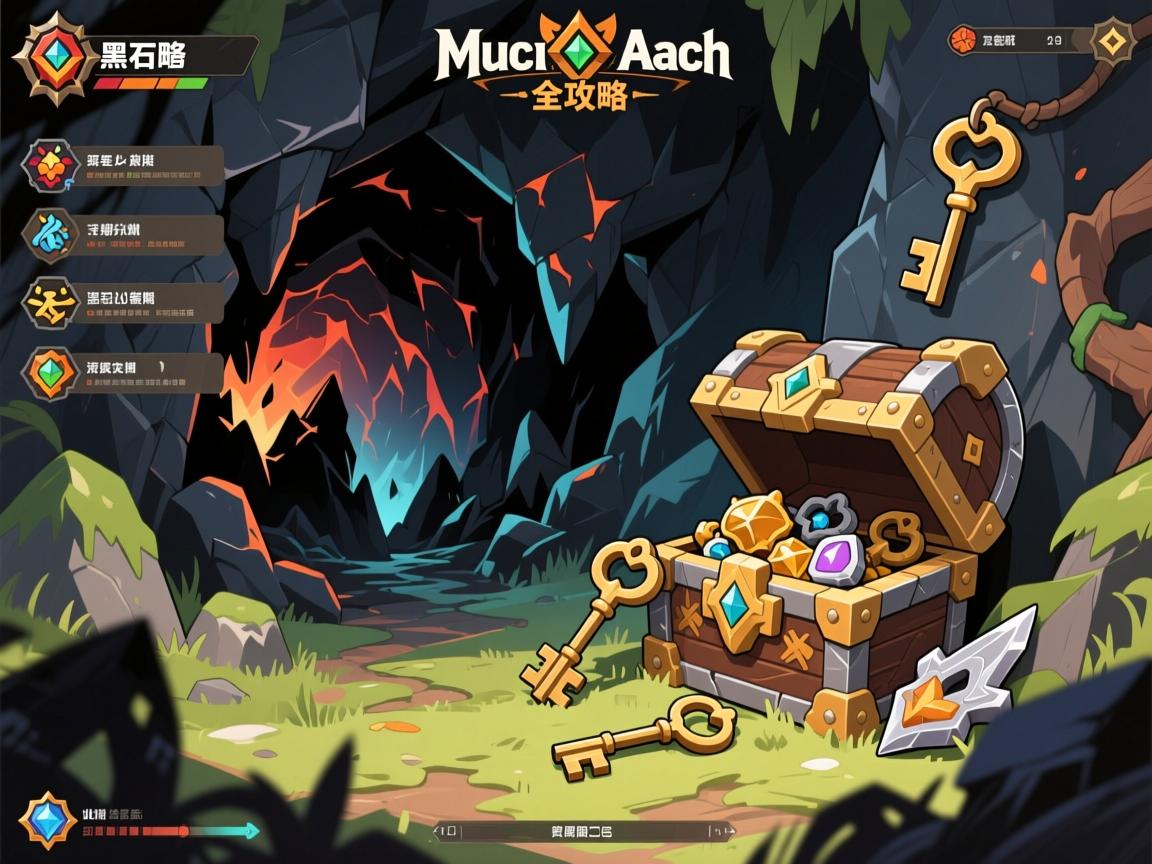This screenshot has width=1152, height=864.
Task: Choose the yellow glyph entry
Action: pyautogui.click(x=48, y=303)
